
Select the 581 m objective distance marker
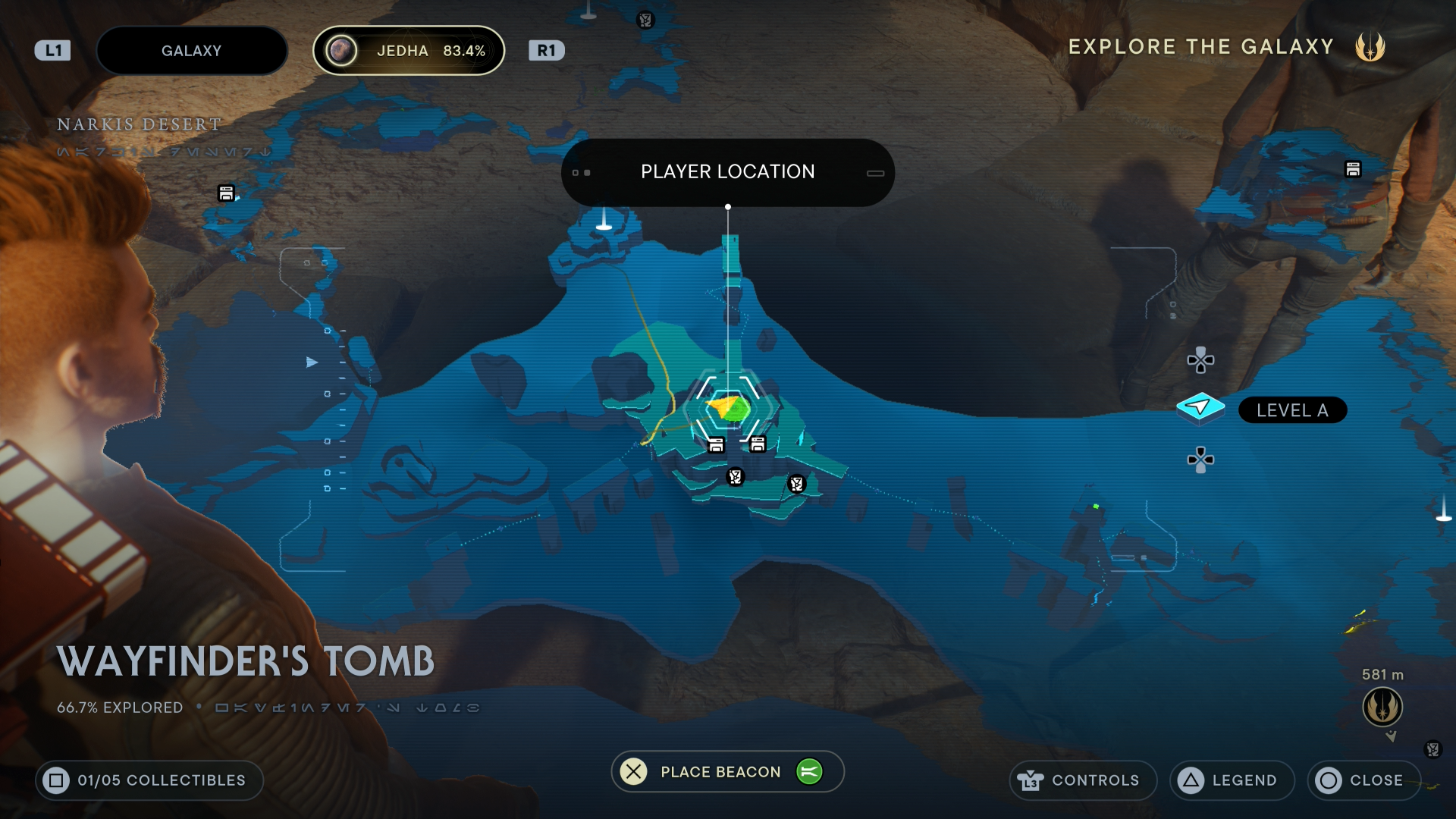1382,706
